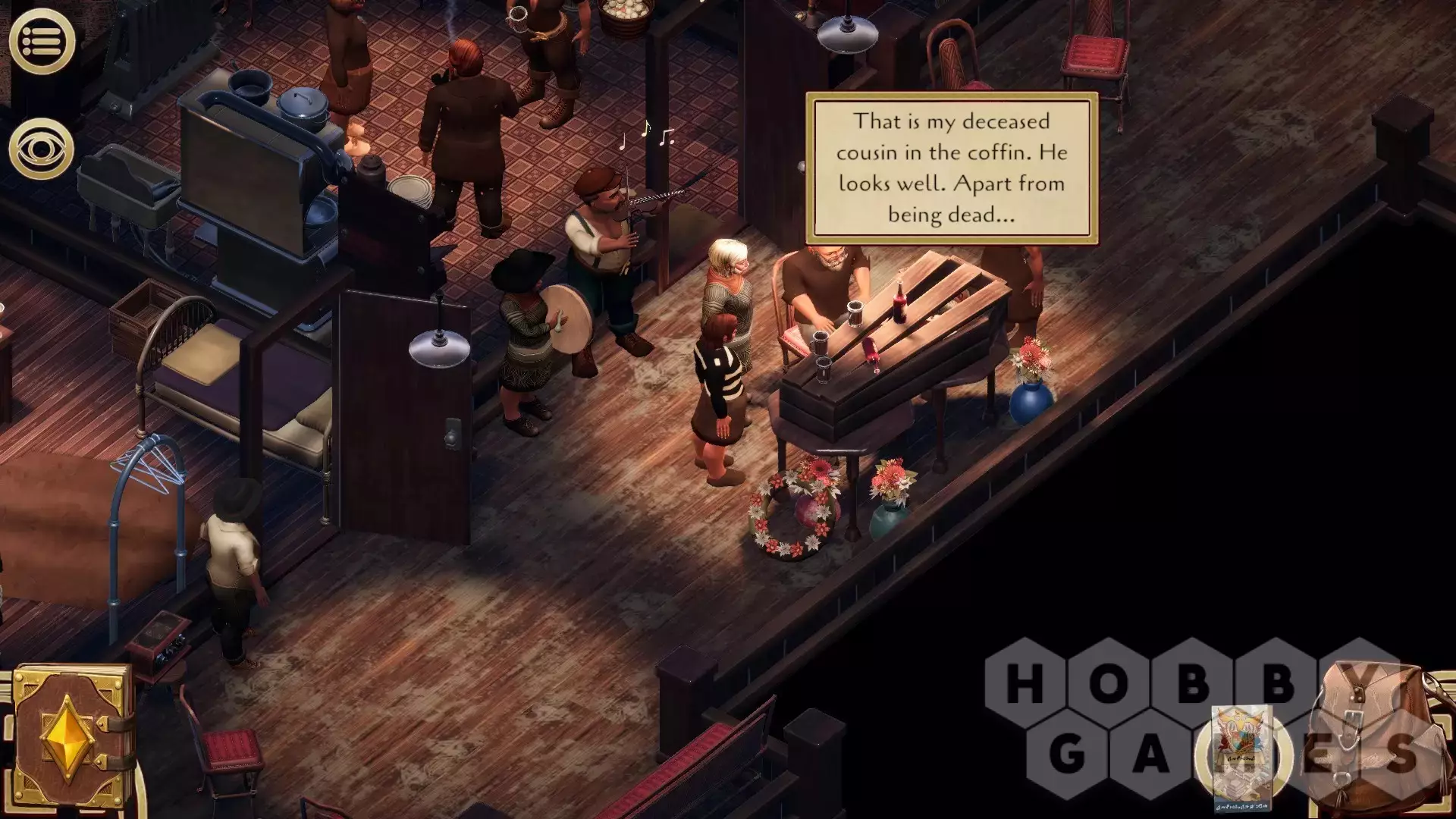Toggle the eye highlight view button
1456x819 pixels.
point(42,149)
